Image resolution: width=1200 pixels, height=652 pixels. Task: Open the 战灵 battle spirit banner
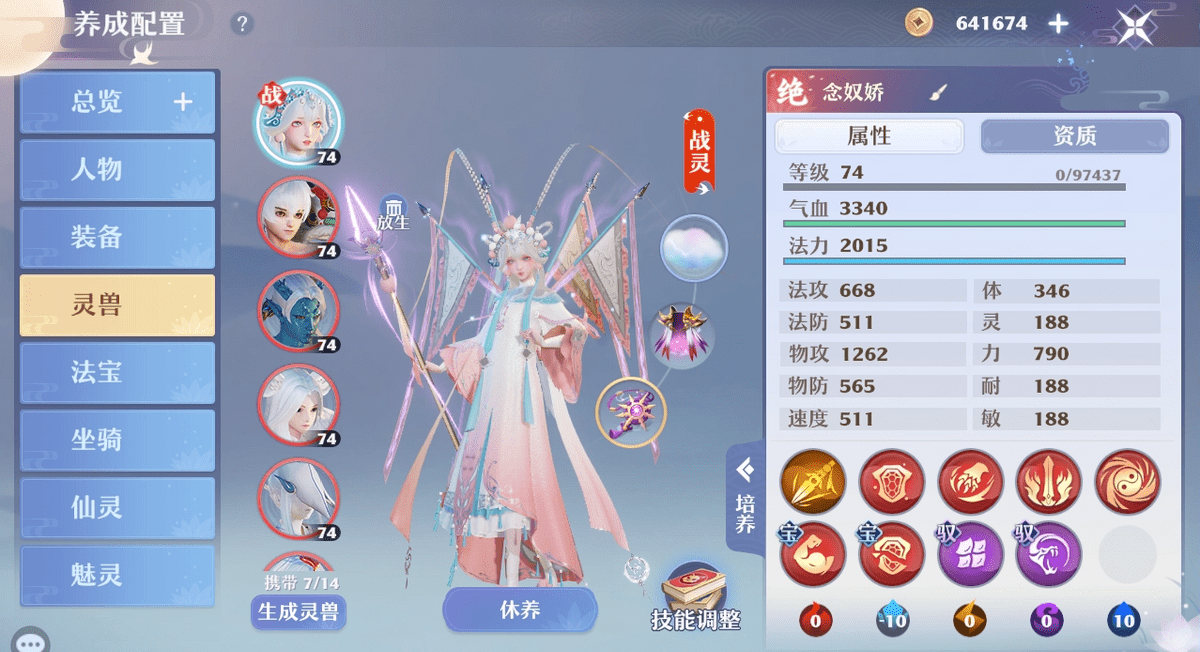[x=699, y=150]
